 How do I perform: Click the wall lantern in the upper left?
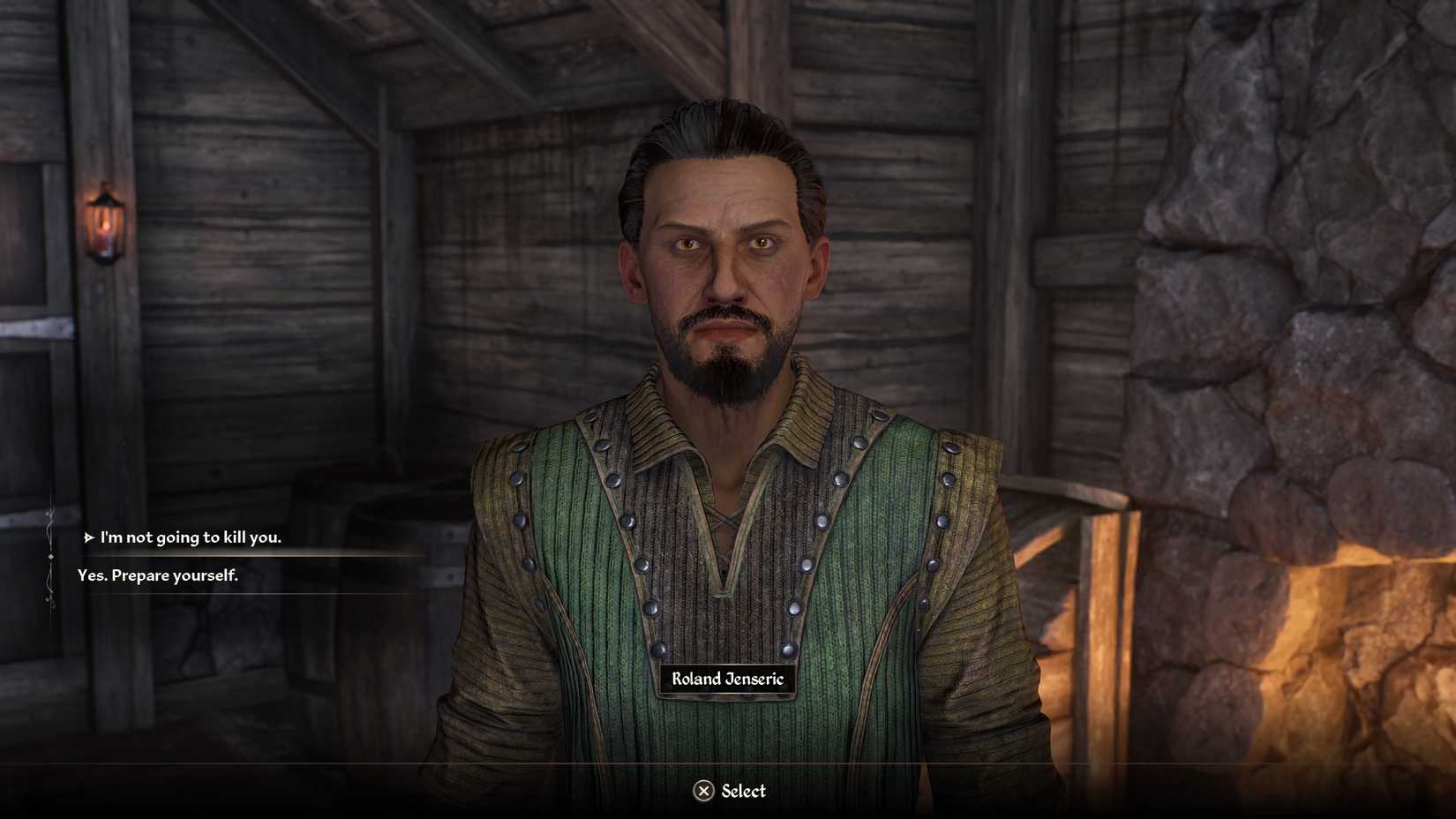pyautogui.click(x=106, y=221)
